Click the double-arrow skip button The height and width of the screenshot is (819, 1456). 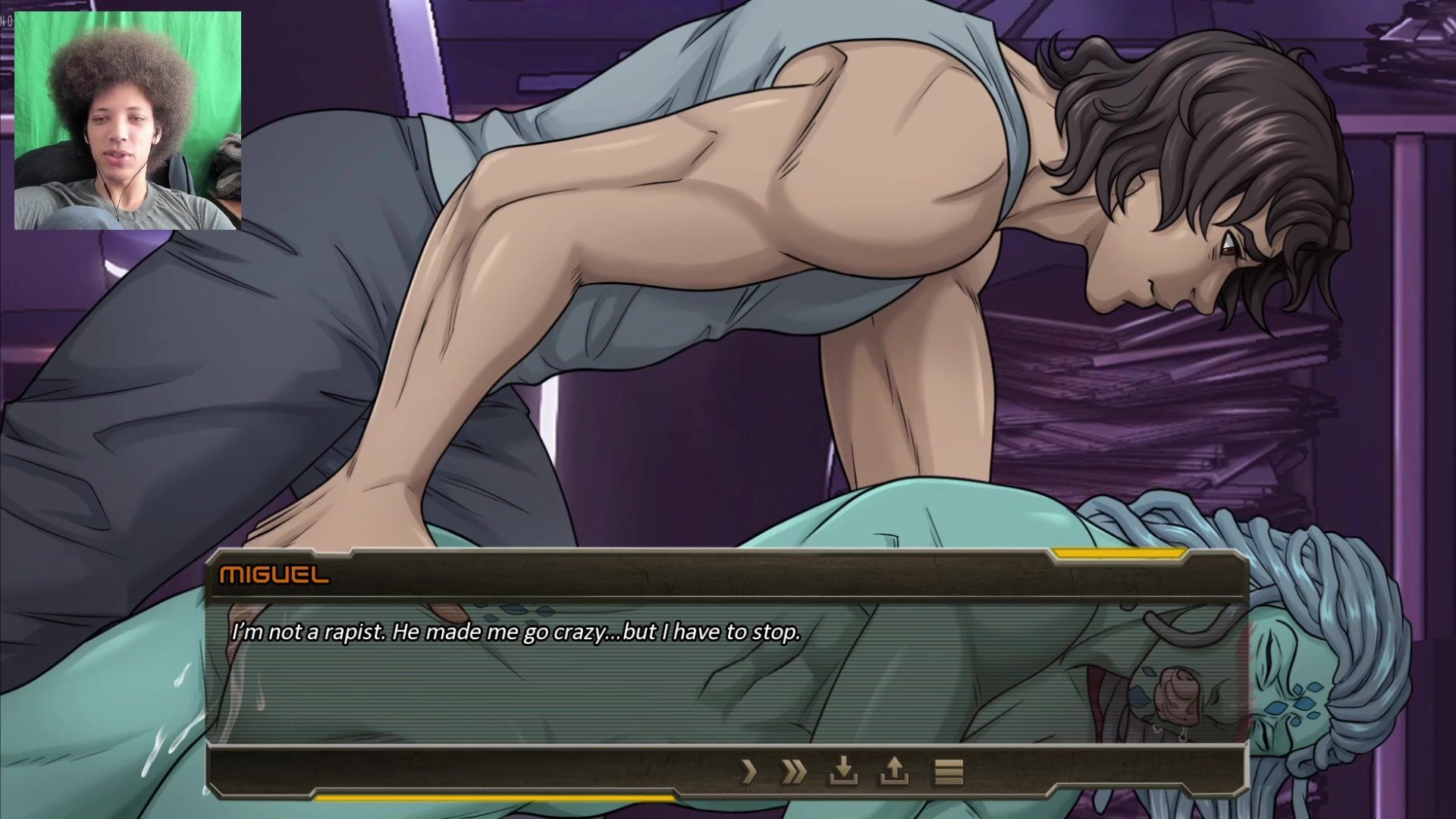[794, 772]
